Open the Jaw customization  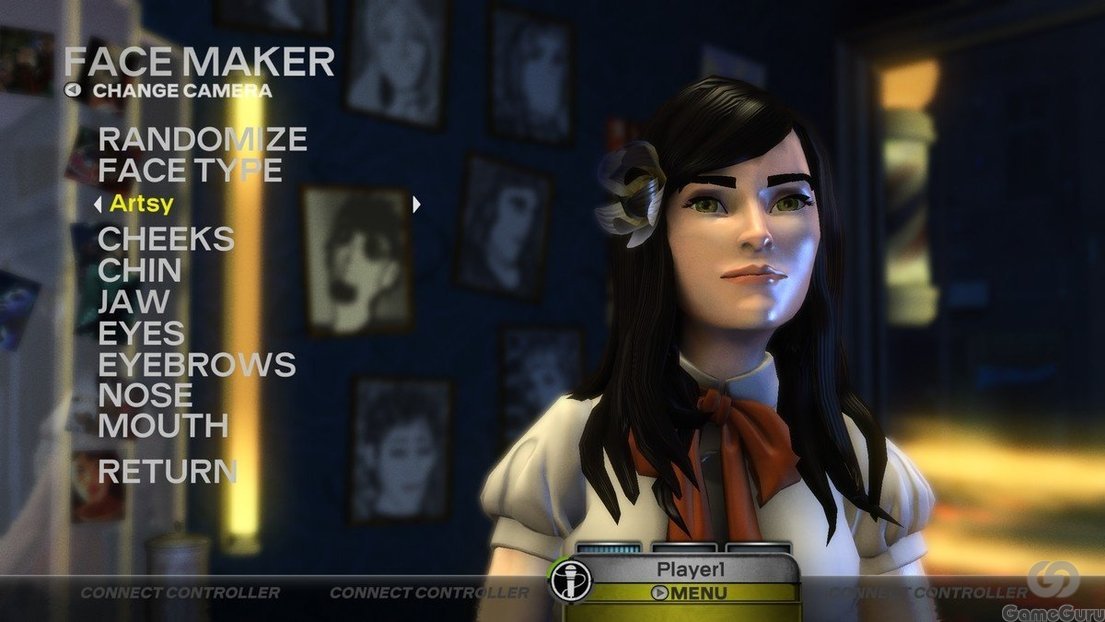(134, 301)
